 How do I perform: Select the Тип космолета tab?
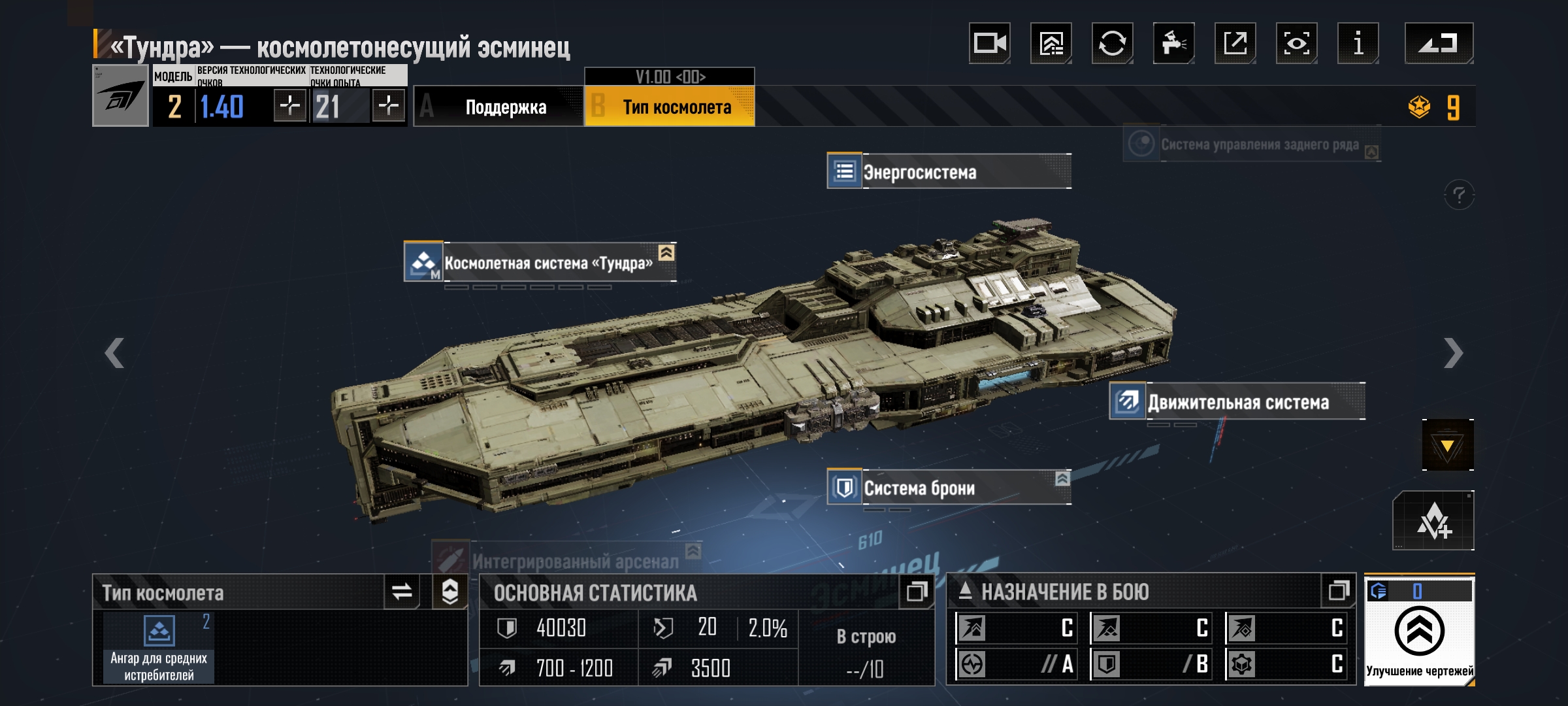[670, 107]
